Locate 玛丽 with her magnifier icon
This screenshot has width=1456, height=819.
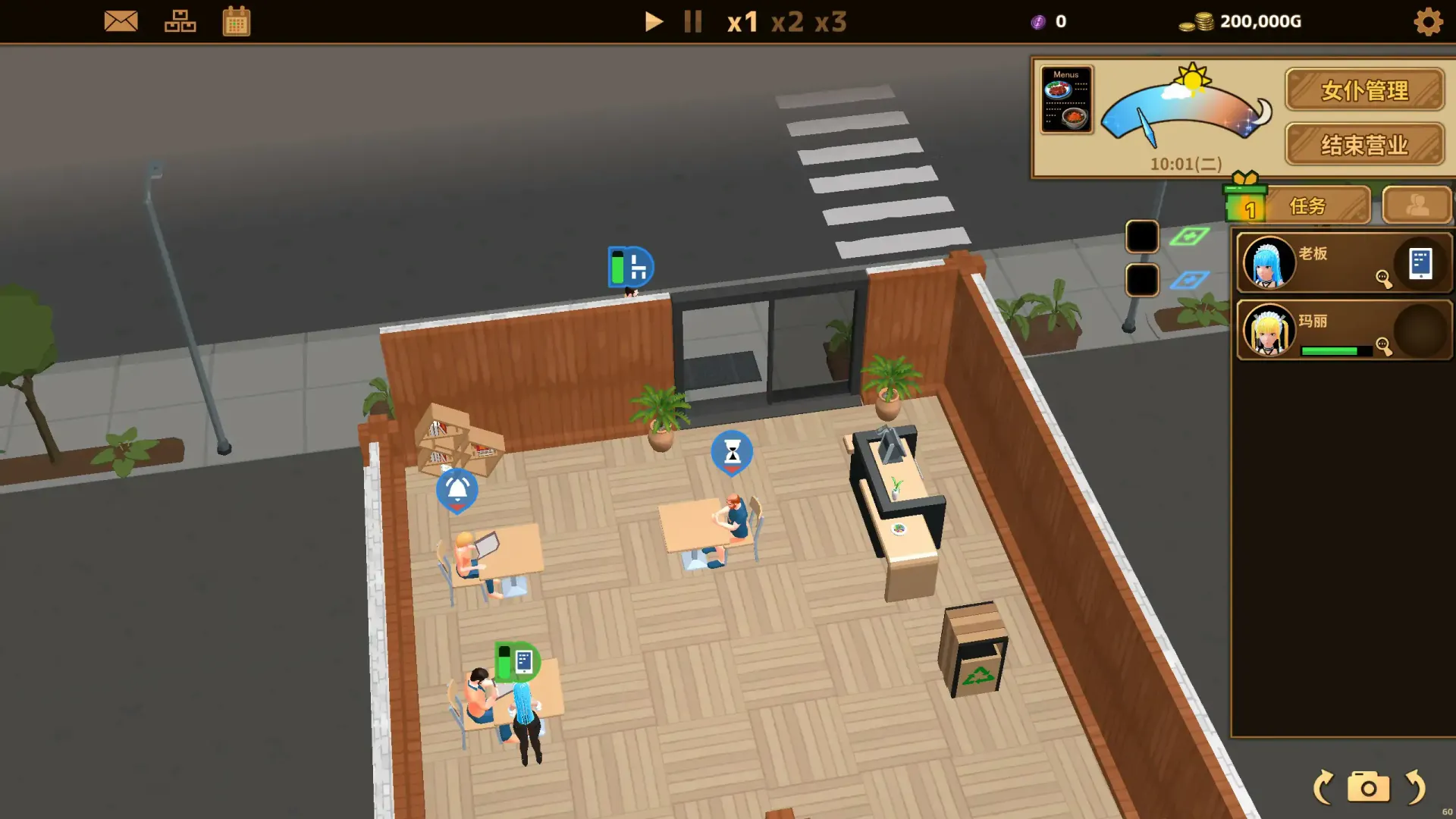1384,347
